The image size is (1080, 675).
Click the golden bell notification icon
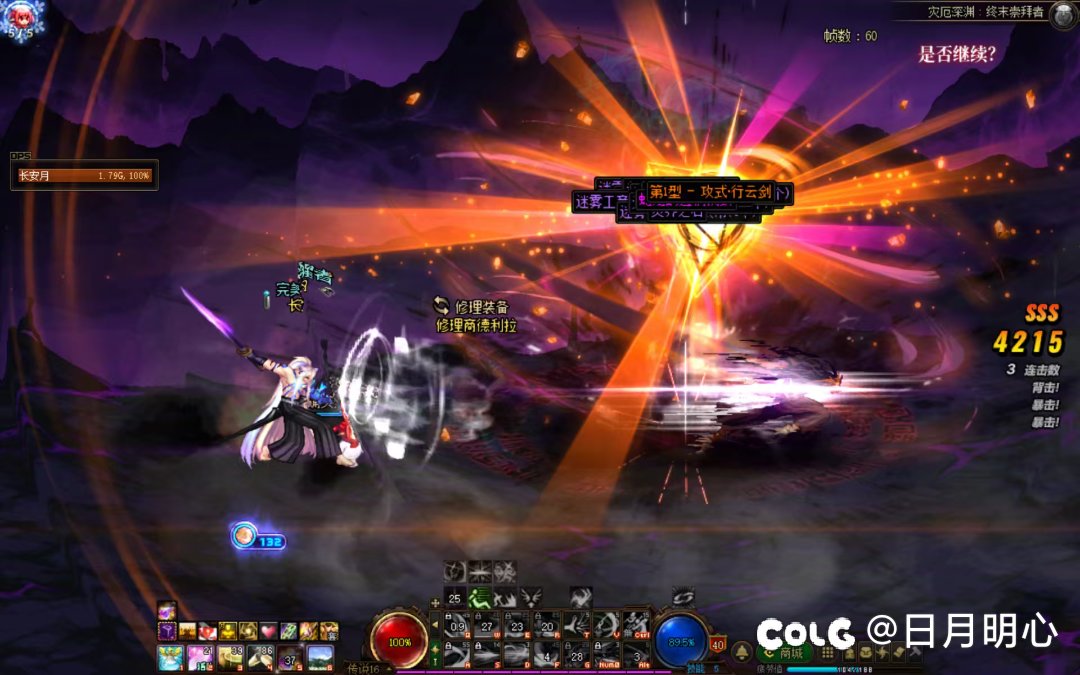[742, 652]
